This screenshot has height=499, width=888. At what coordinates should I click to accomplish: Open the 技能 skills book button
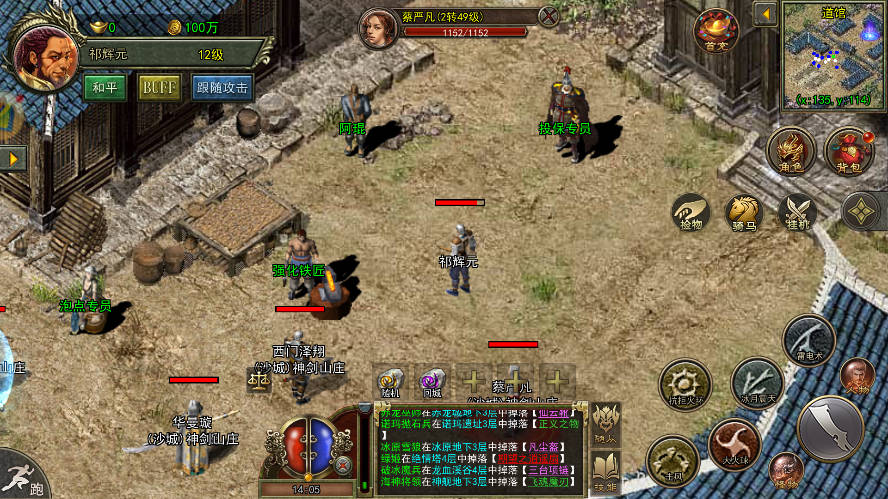point(605,468)
